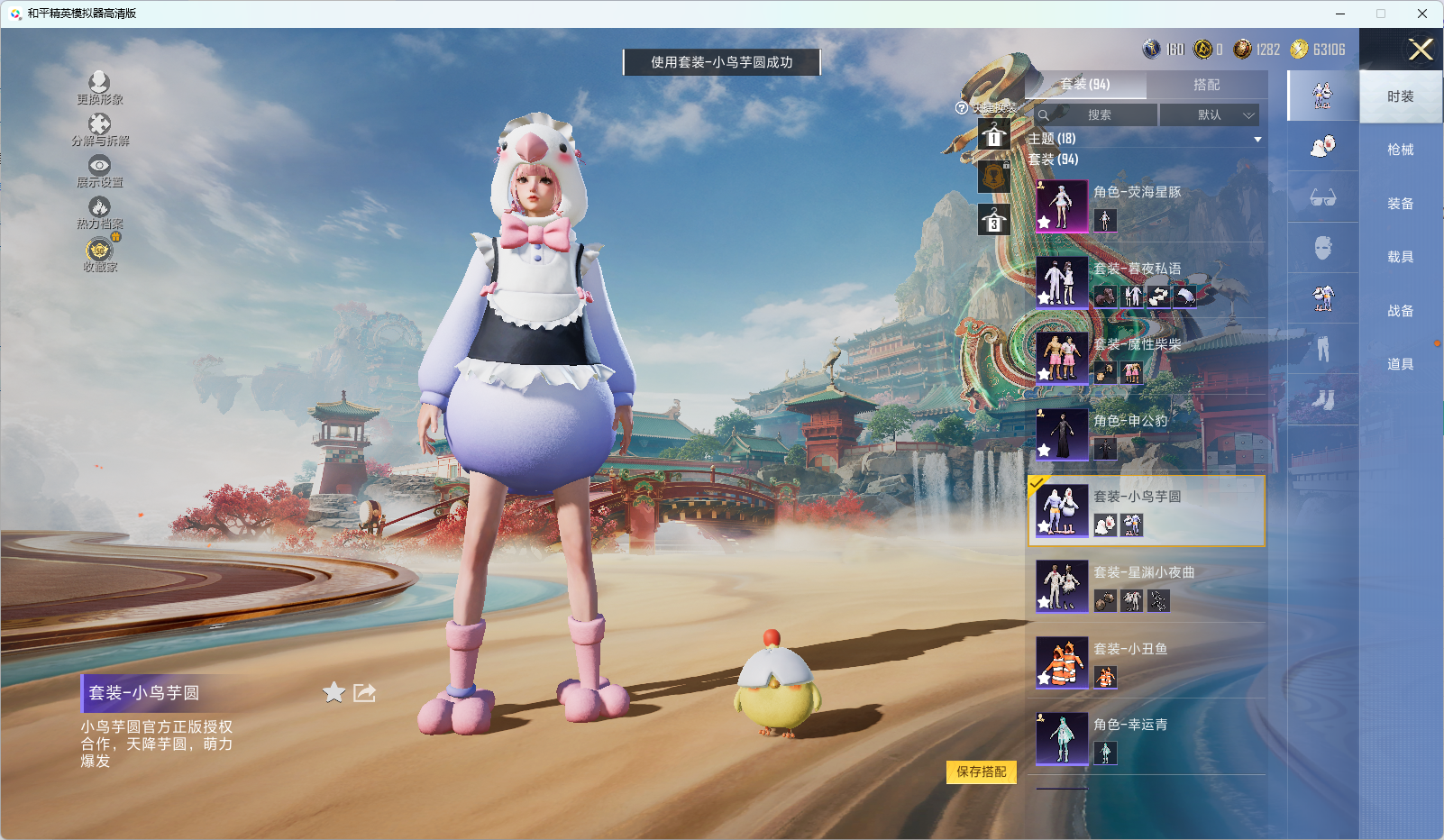Screen dimensions: 1444x840
Task: Favorite the outfit with the star icon
Action: click(334, 692)
